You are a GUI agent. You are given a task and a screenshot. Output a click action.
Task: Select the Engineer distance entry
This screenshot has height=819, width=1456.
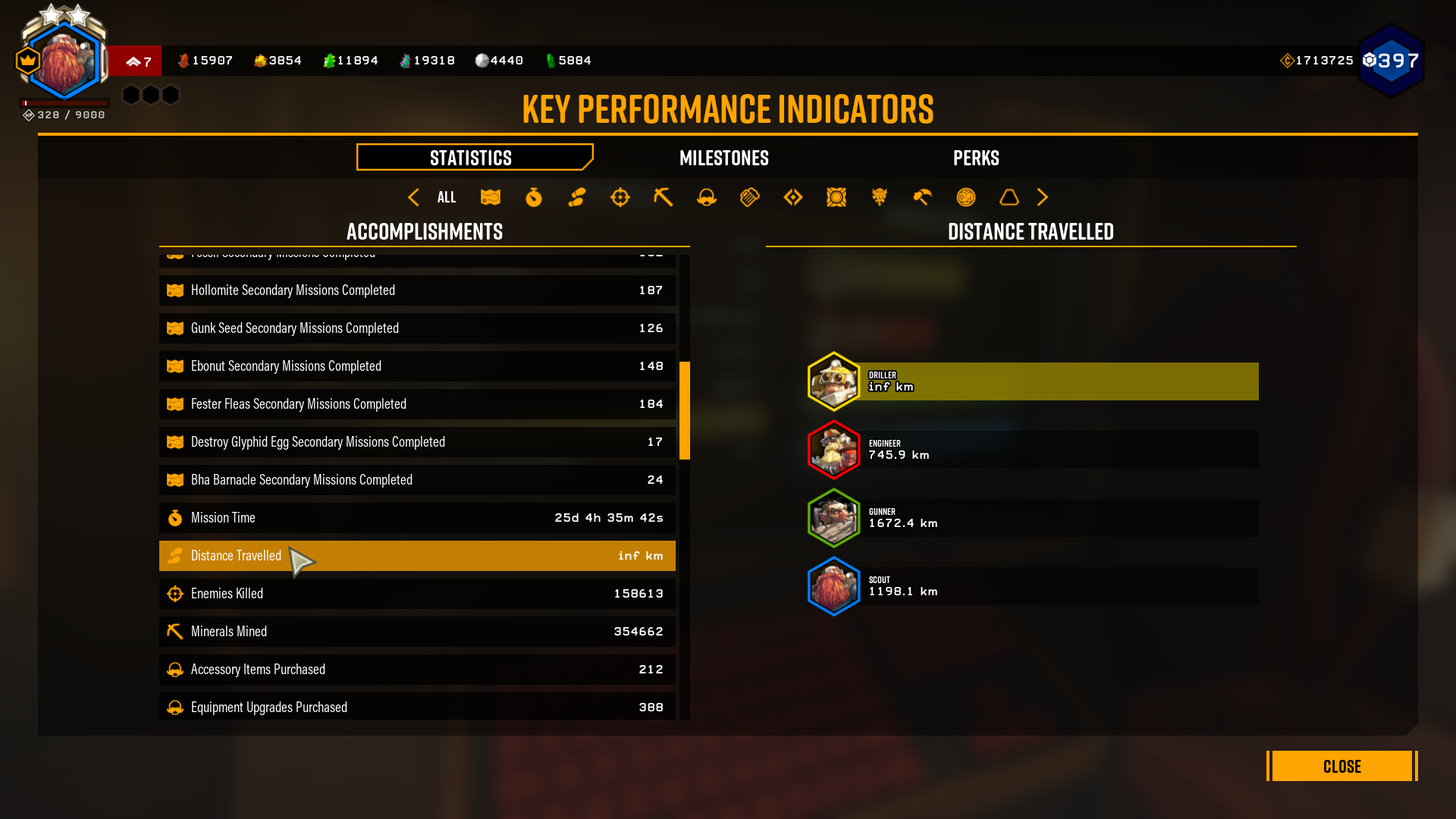click(1033, 450)
